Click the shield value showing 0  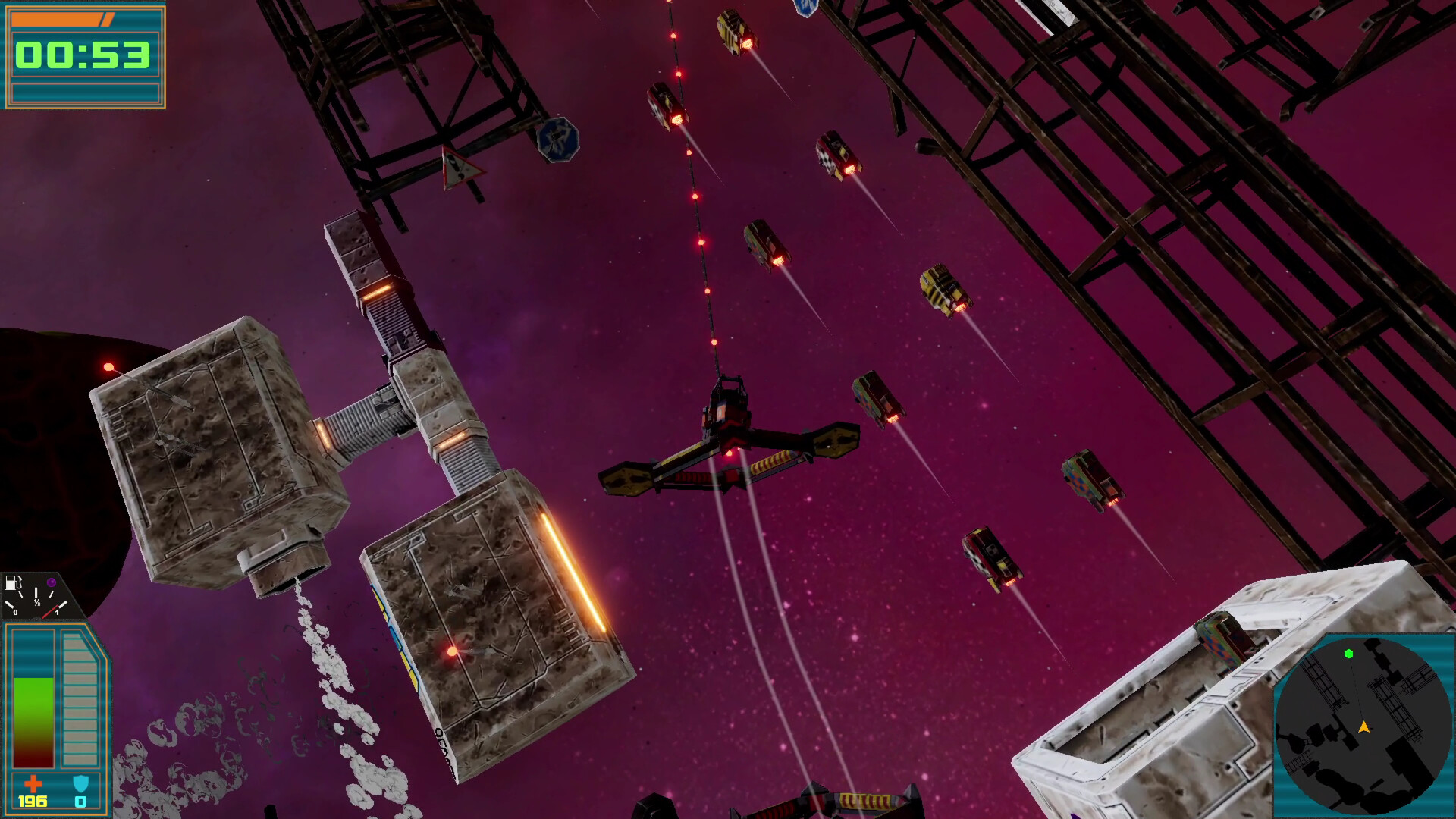click(80, 801)
